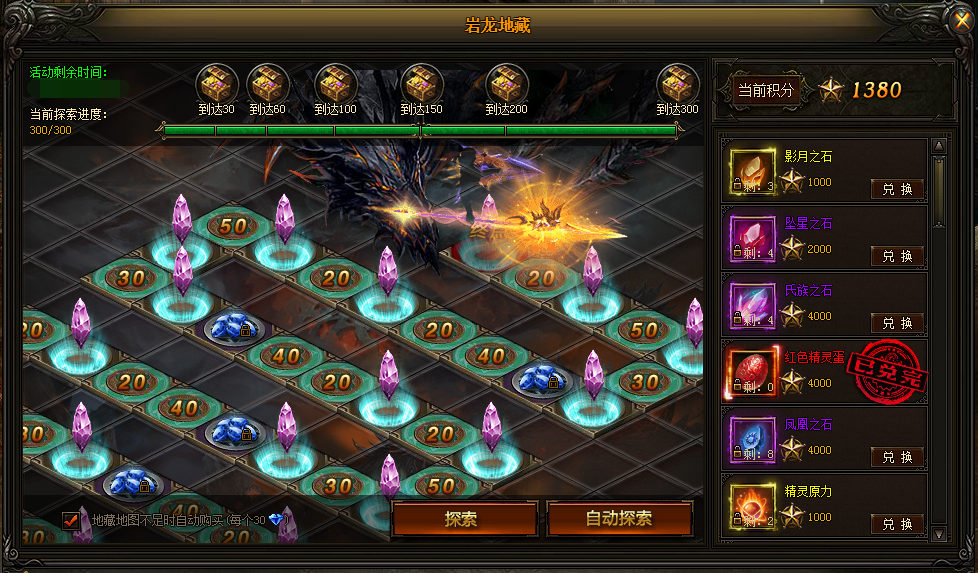978x573 pixels.
Task: Click the exchange list's scroll-down arrow
Action: coord(938,535)
